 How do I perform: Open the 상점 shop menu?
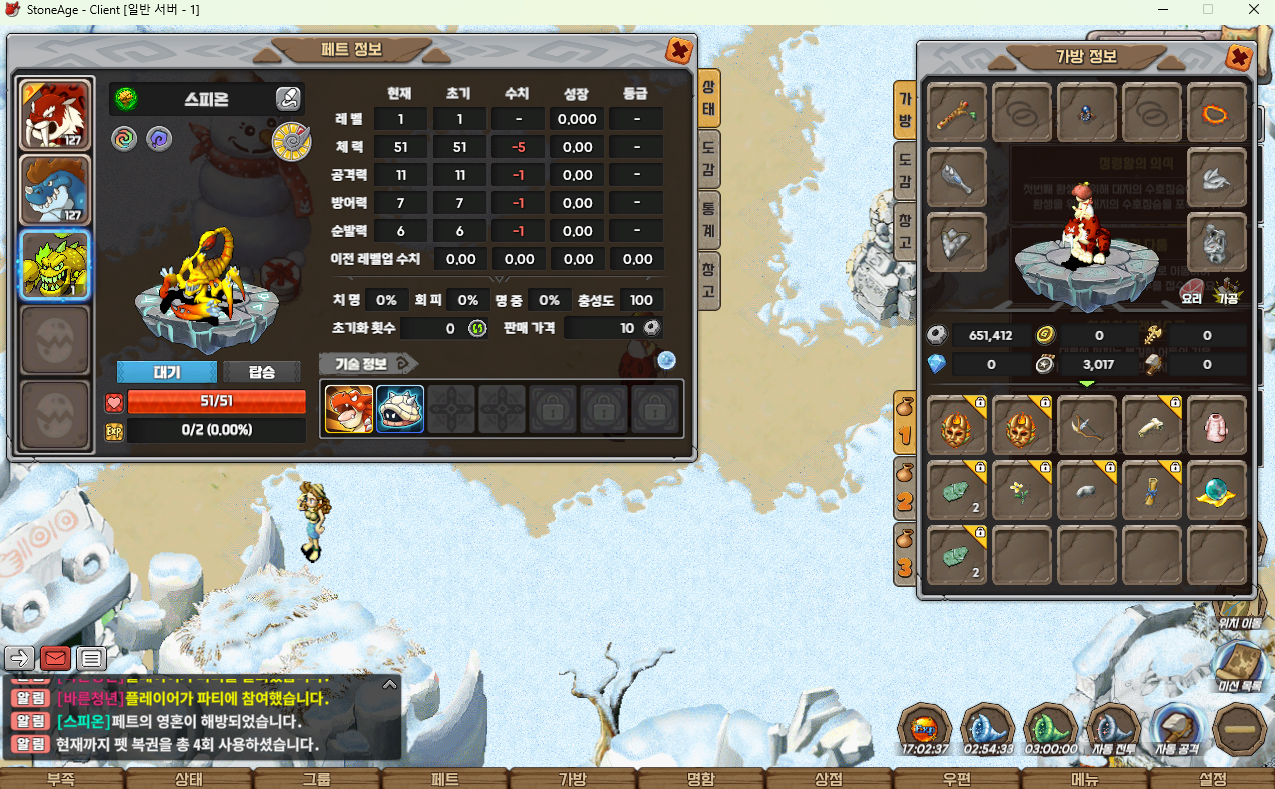pyautogui.click(x=828, y=779)
